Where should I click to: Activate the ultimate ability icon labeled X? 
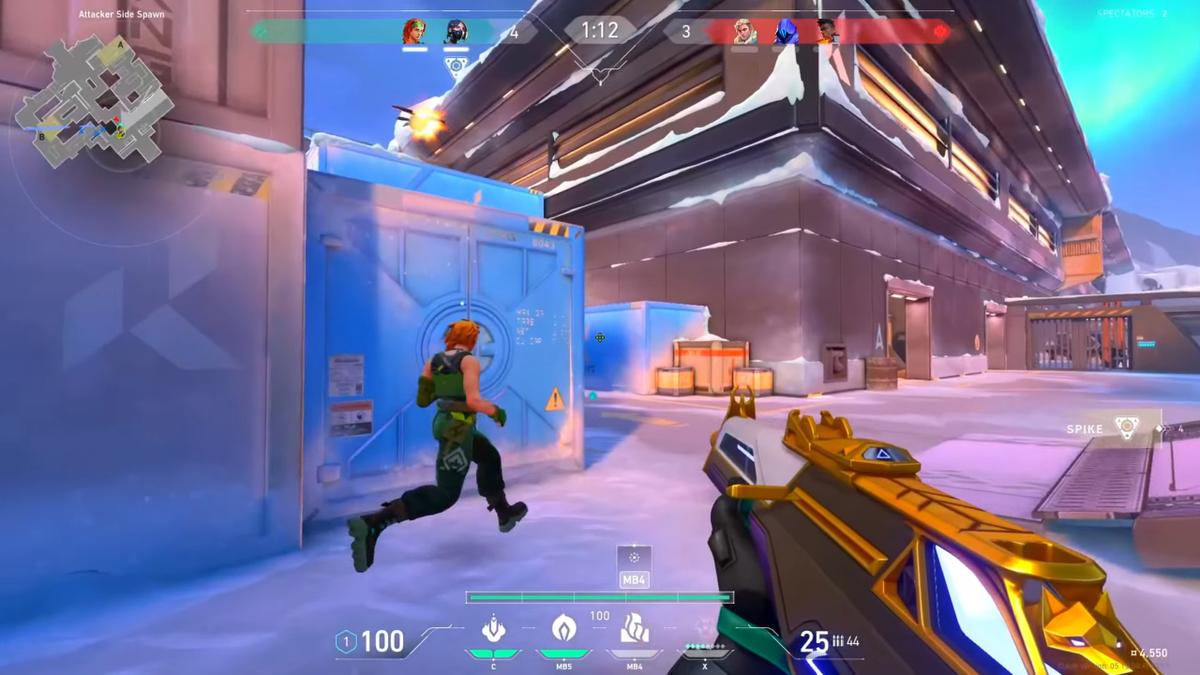(705, 632)
